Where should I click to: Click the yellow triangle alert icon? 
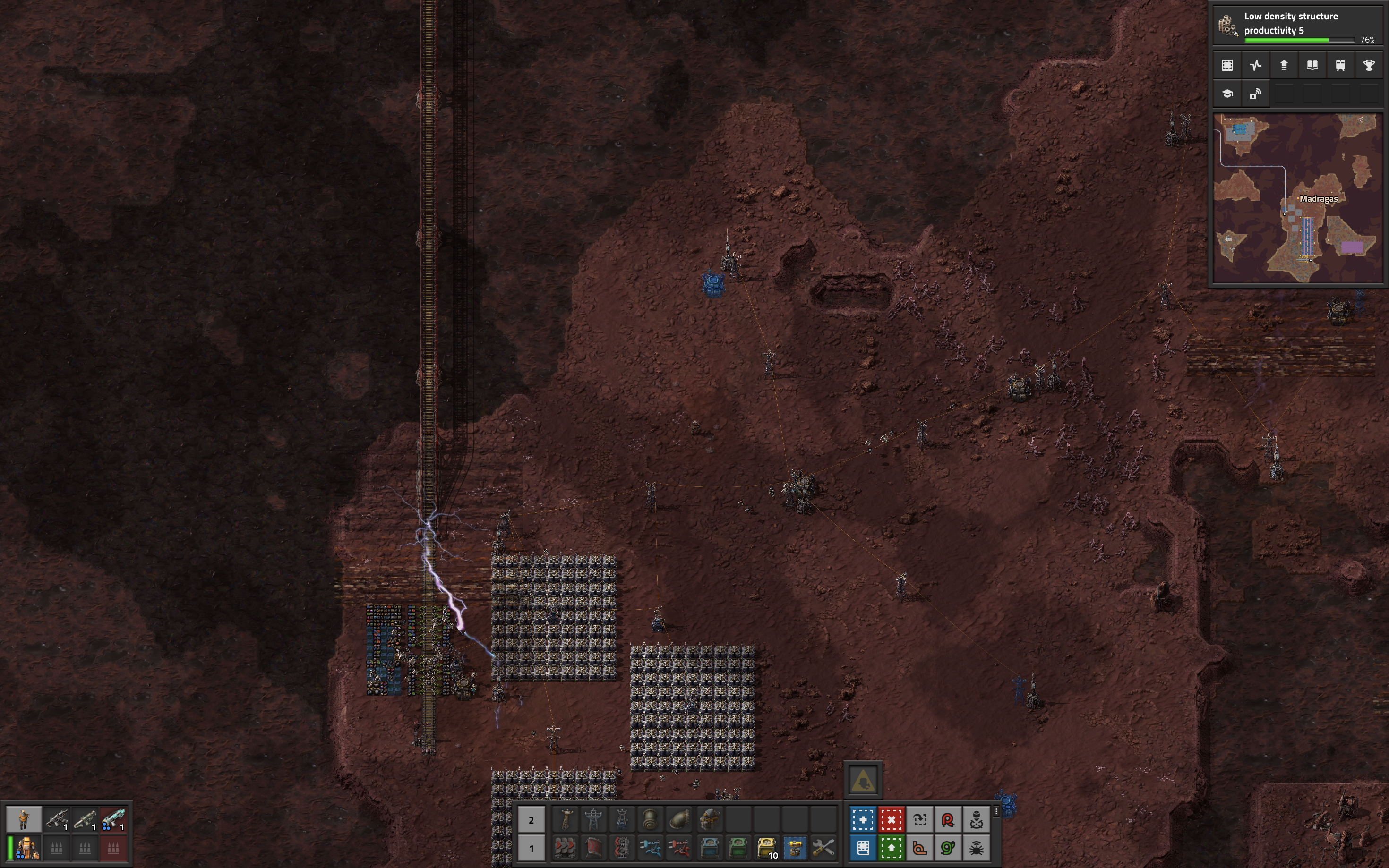(862, 781)
